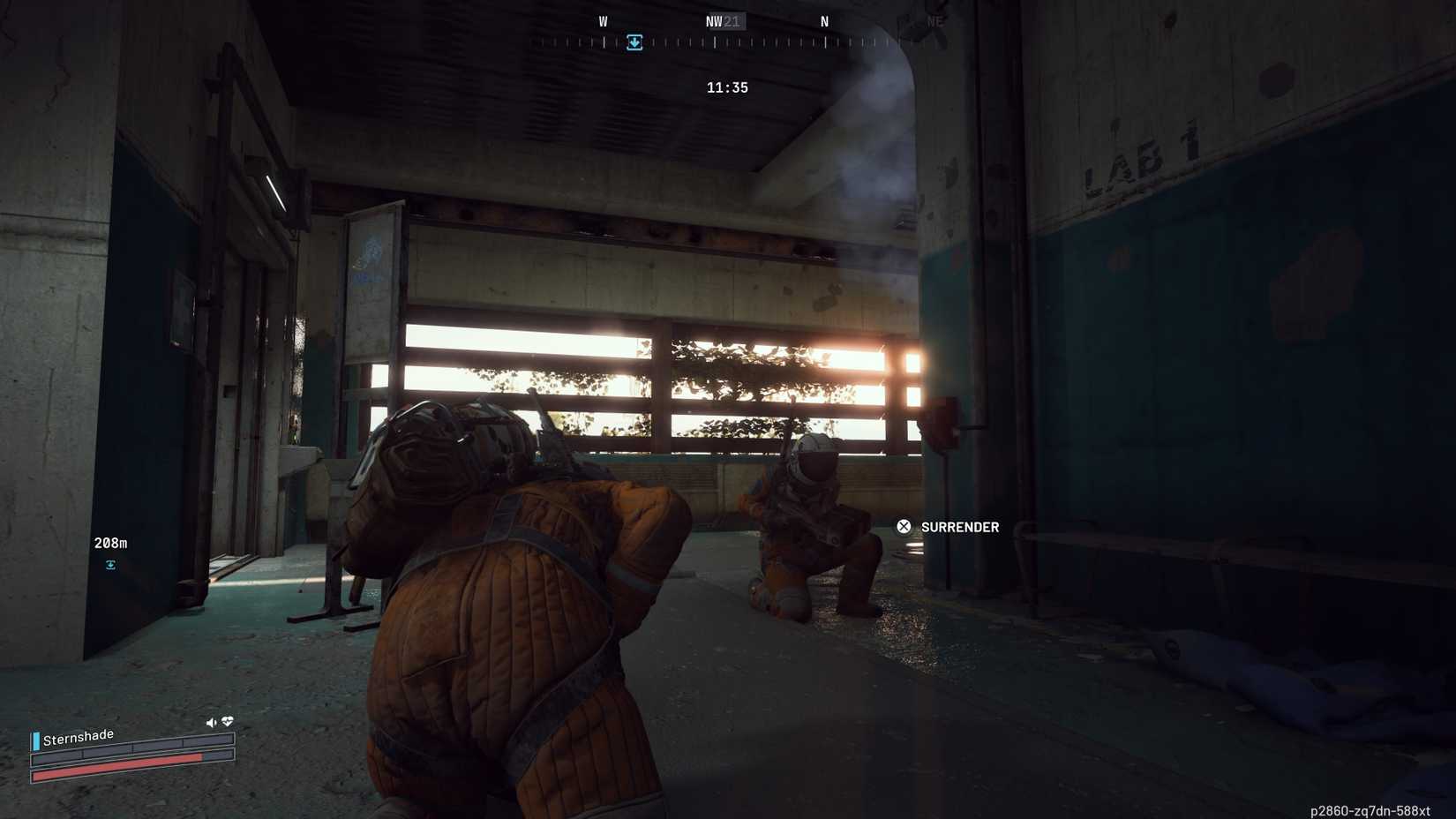The width and height of the screenshot is (1456, 819).
Task: Click the W marker on the compass bar
Action: [x=604, y=20]
